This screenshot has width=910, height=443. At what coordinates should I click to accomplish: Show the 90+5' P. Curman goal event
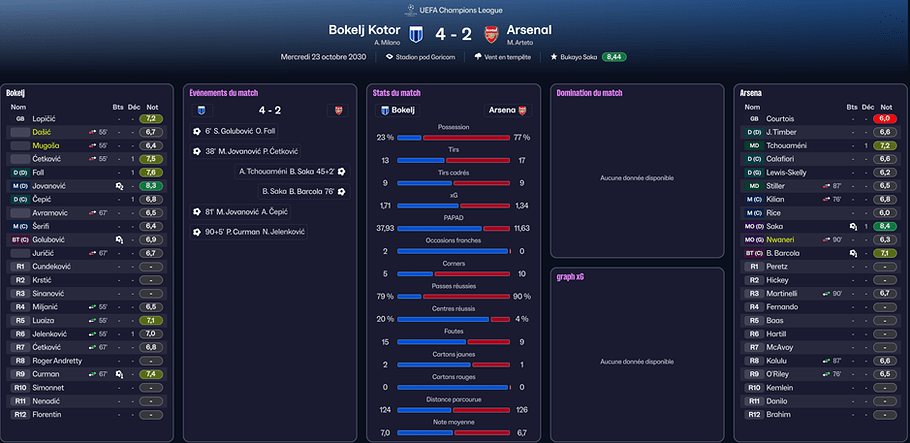click(252, 232)
